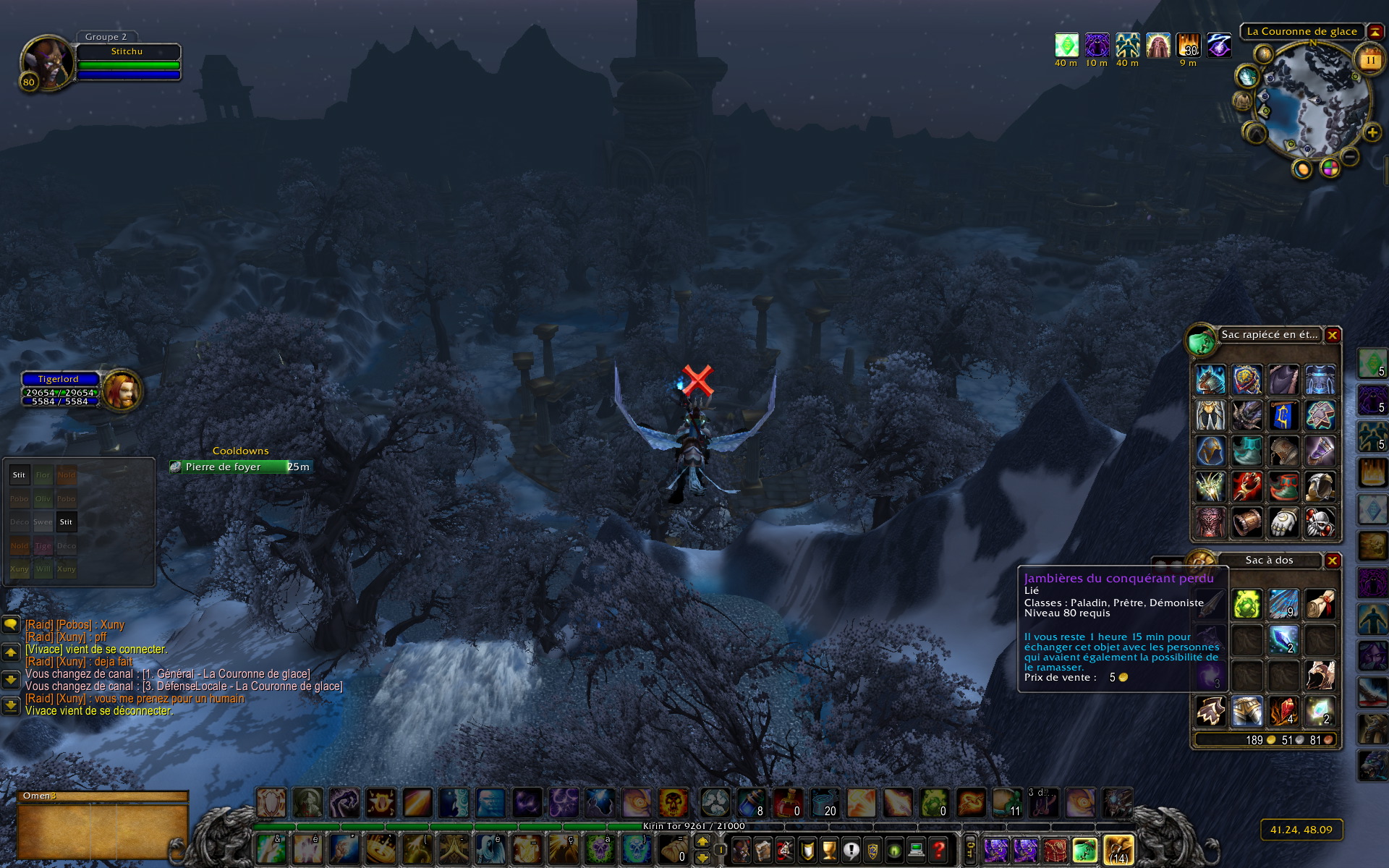Close the Sac rapiécé bag window
1389x868 pixels.
(1332, 336)
